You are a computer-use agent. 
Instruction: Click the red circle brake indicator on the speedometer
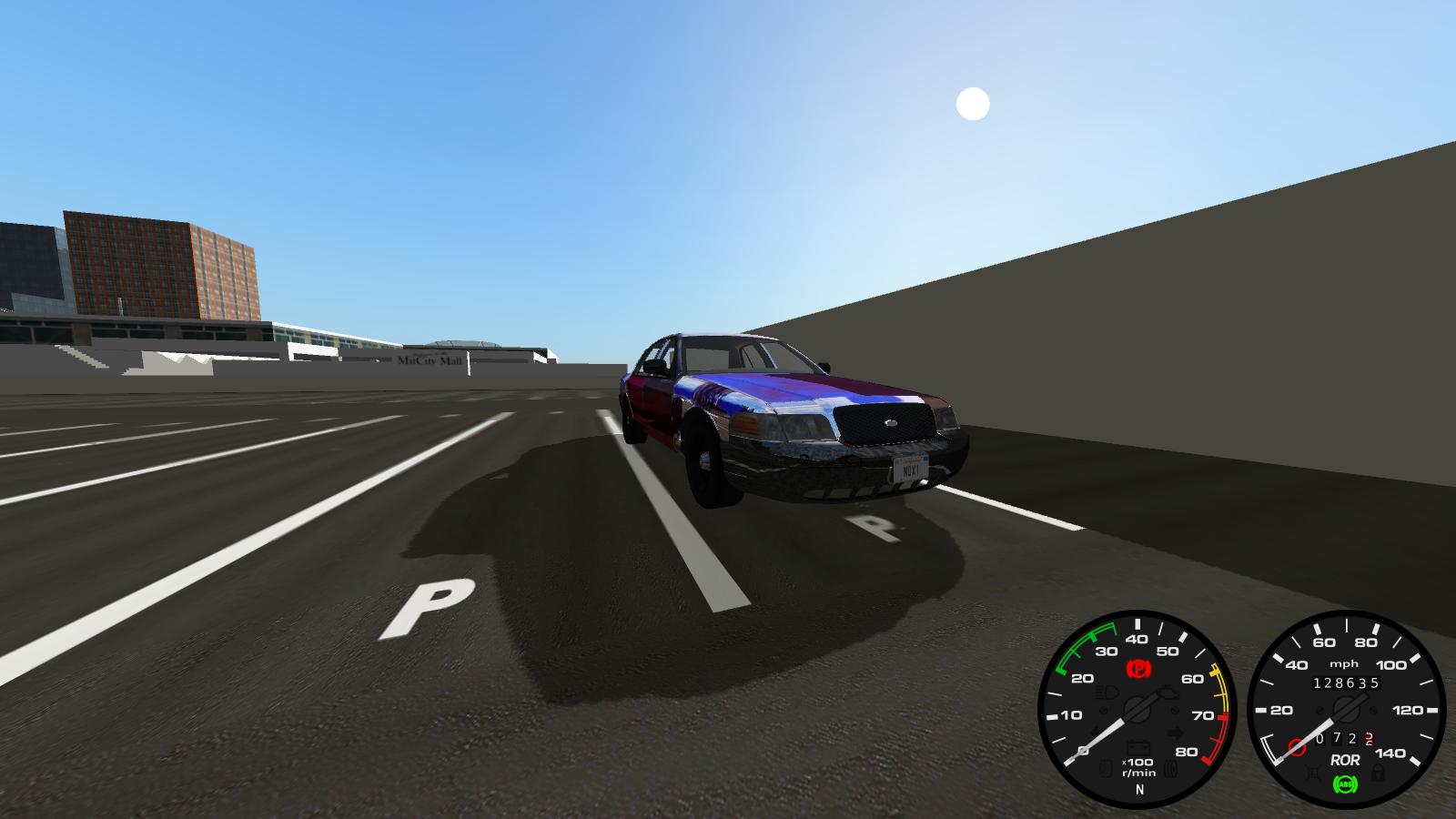1296,746
